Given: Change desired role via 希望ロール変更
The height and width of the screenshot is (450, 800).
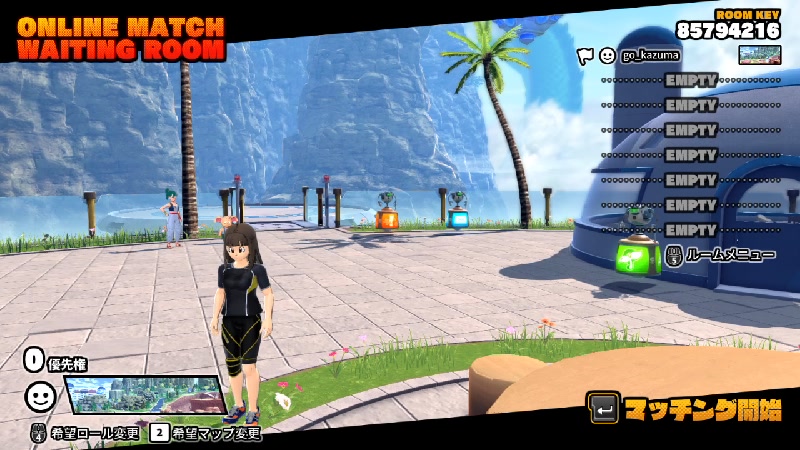Looking at the screenshot, I should [x=87, y=433].
